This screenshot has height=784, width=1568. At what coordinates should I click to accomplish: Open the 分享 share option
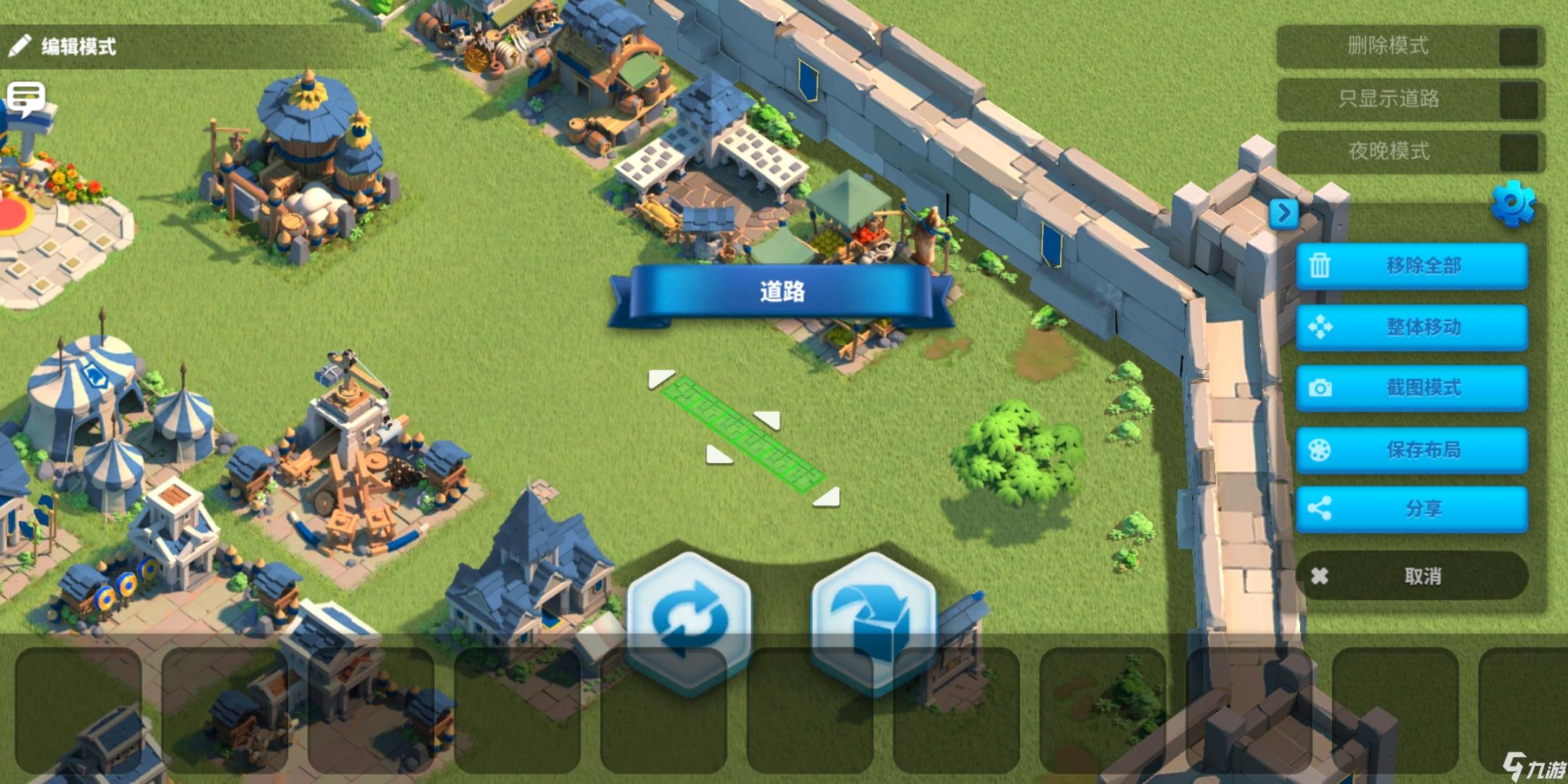[1411, 509]
